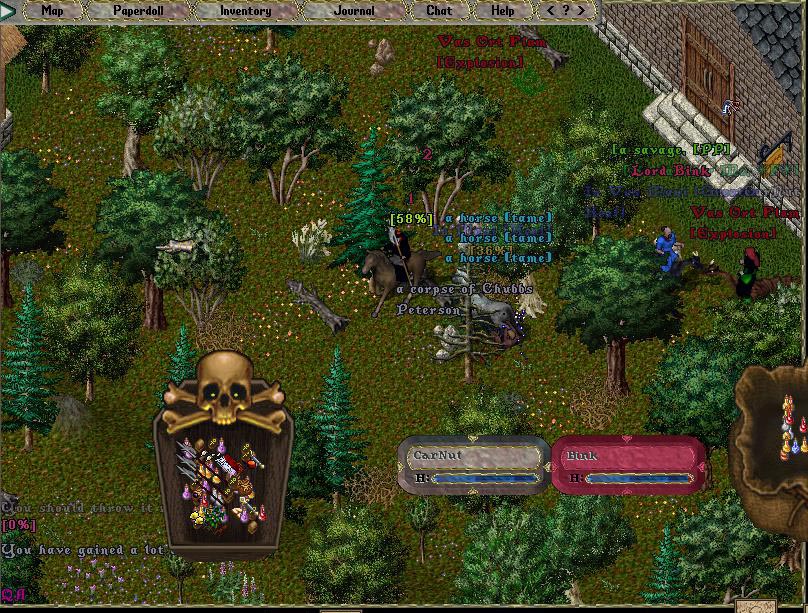Screen dimensions: 808x613
Task: Open the Paperdoll window
Action: click(138, 11)
